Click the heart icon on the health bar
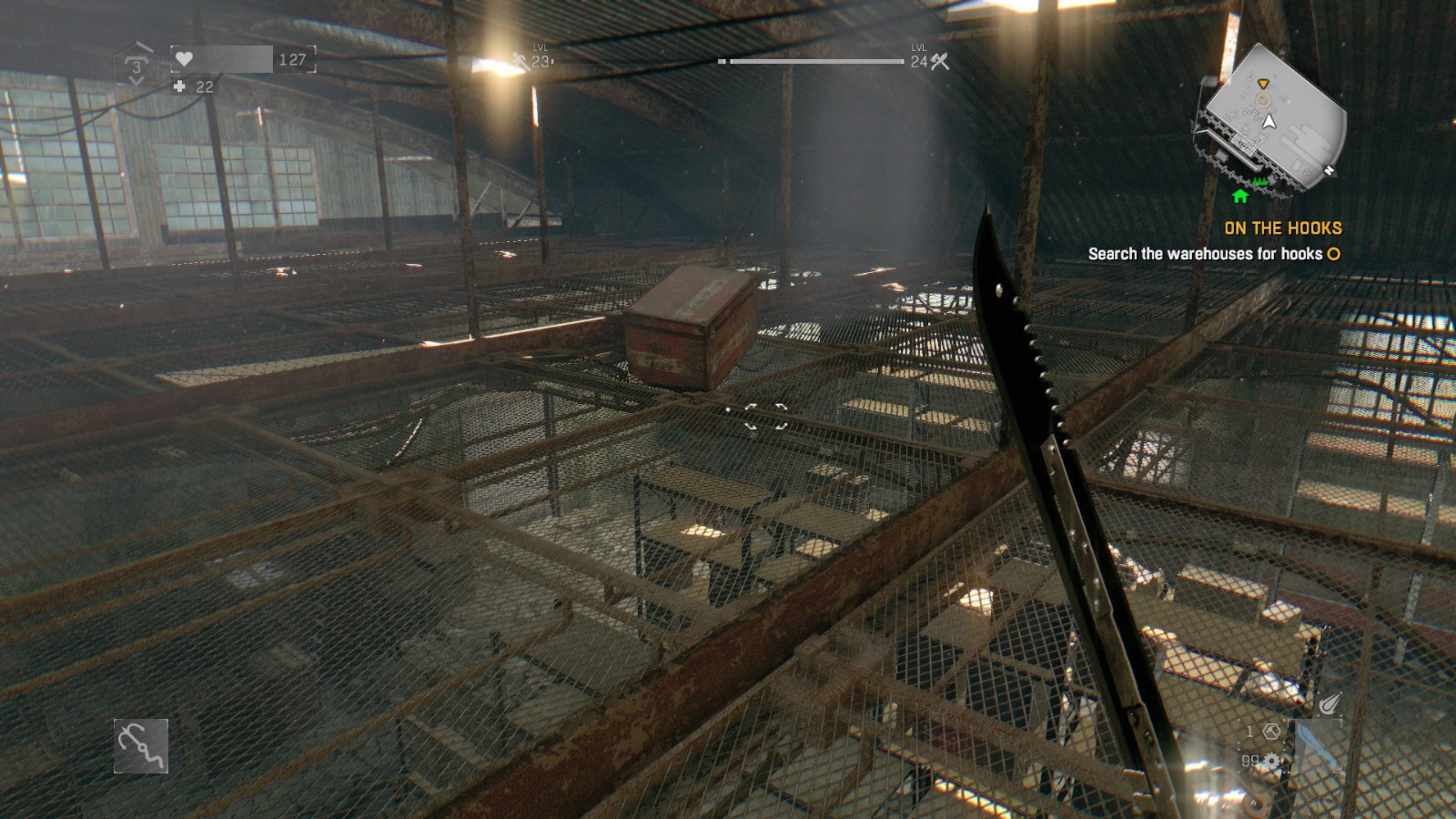This screenshot has height=819, width=1456. tap(183, 60)
